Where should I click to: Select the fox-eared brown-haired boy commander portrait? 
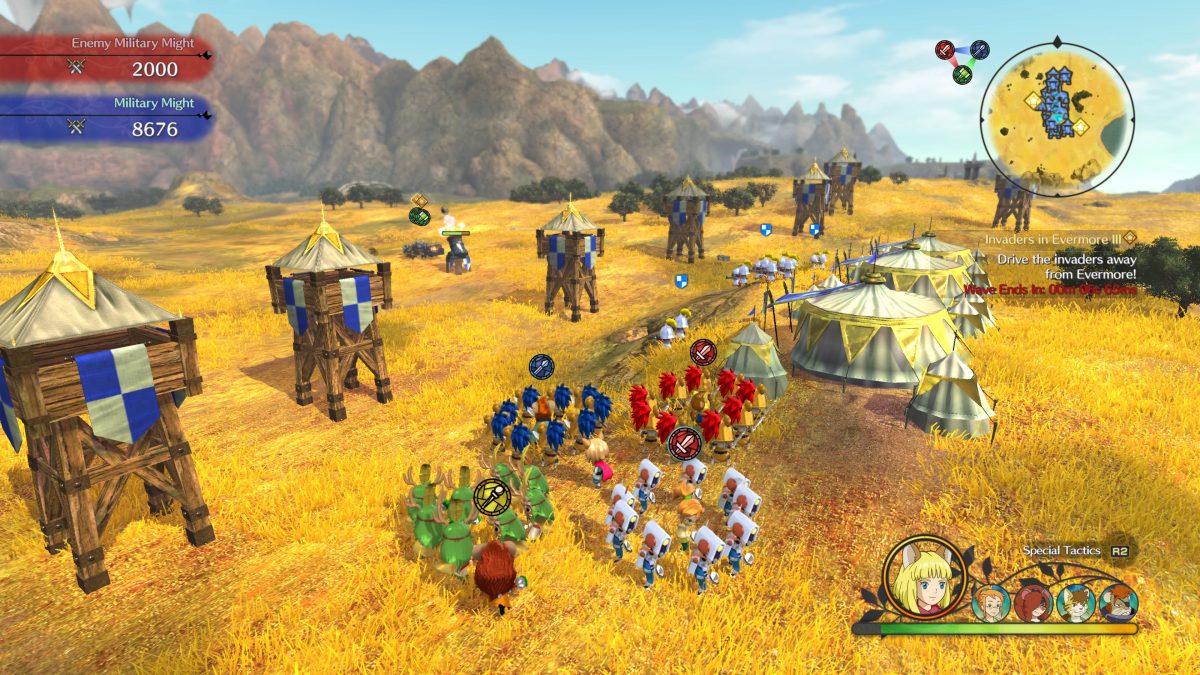[1076, 603]
